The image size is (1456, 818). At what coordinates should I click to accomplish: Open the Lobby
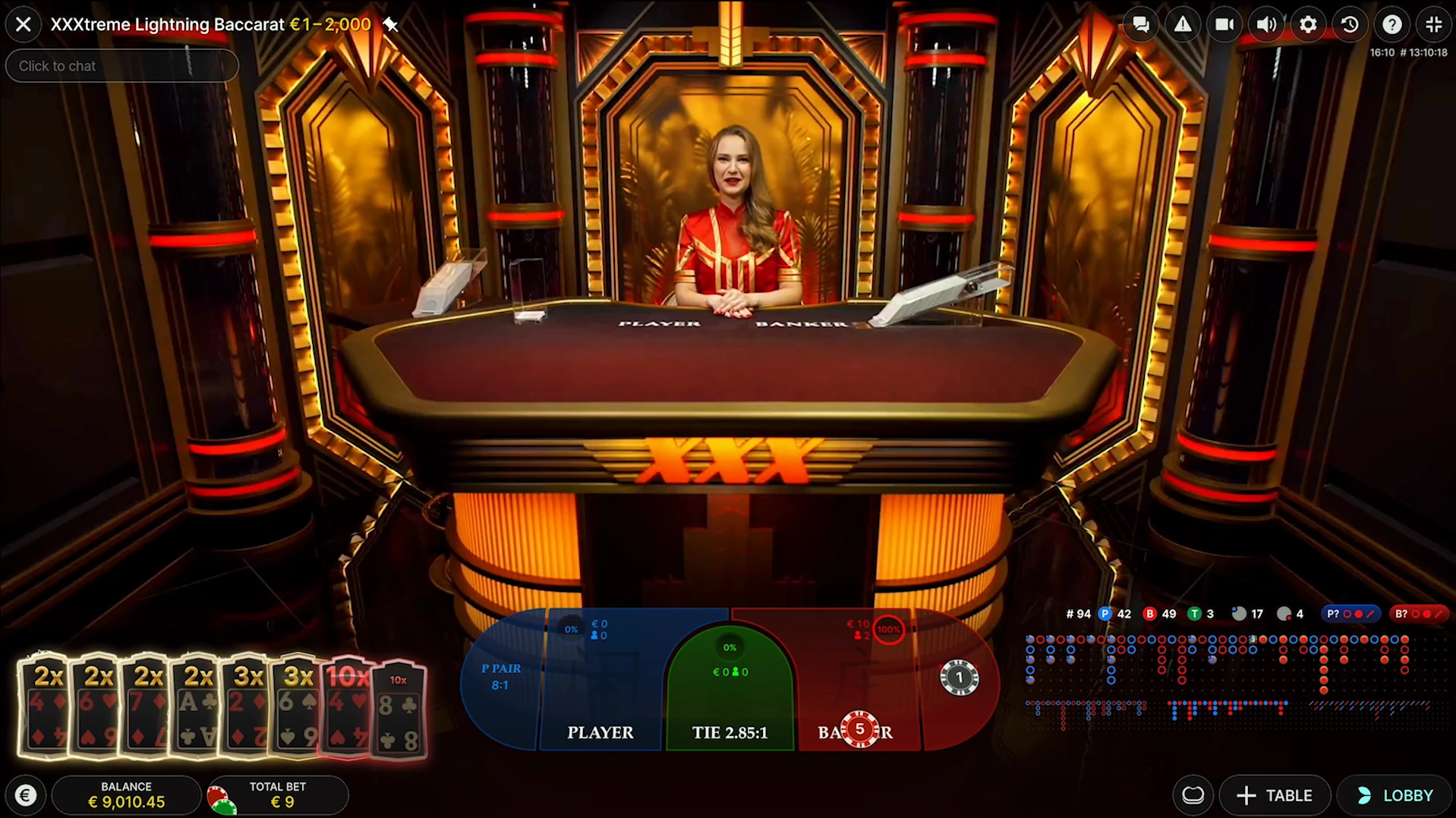pos(1394,795)
